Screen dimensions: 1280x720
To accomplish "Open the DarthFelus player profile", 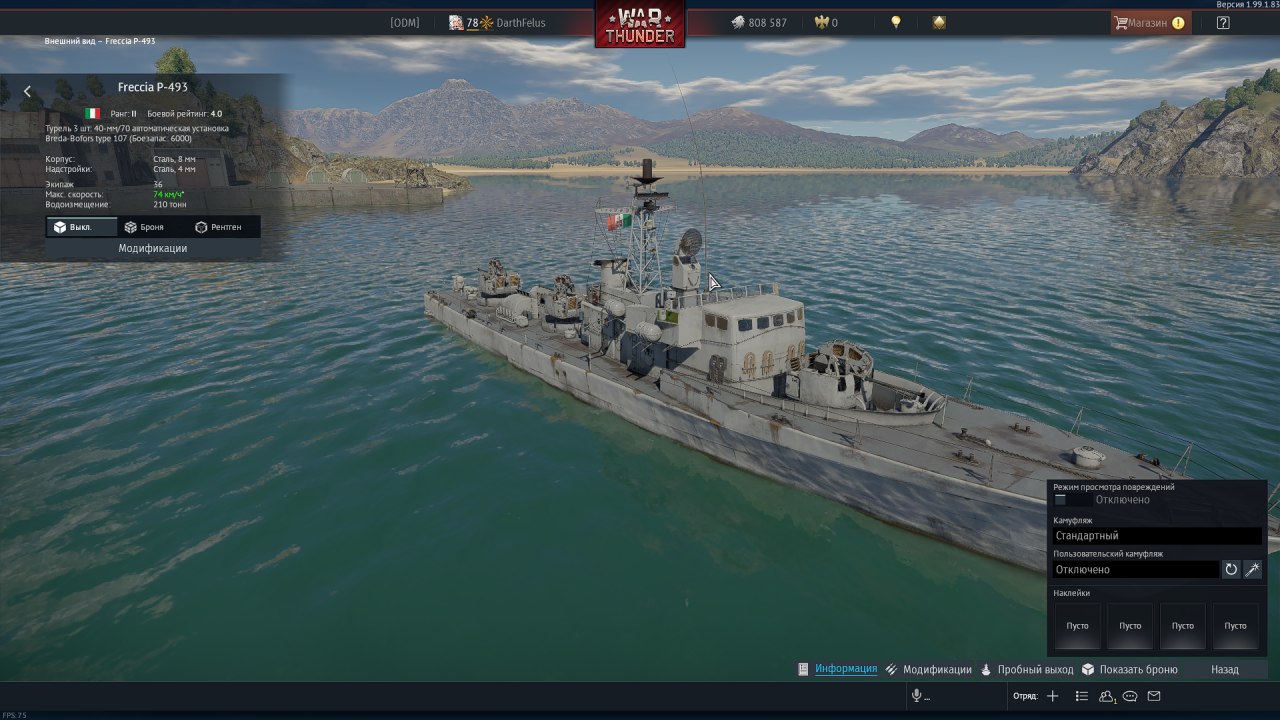I will tap(520, 22).
